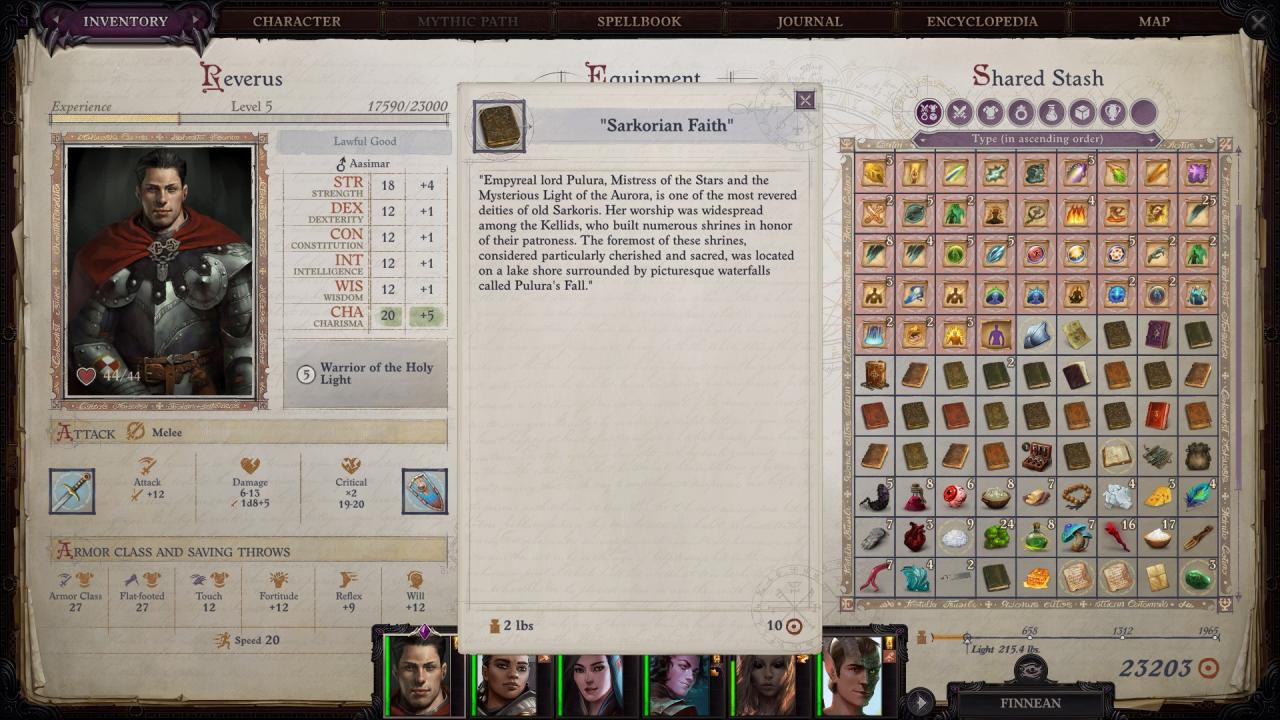
Task: Filter the stash by armor
Action: 990,112
